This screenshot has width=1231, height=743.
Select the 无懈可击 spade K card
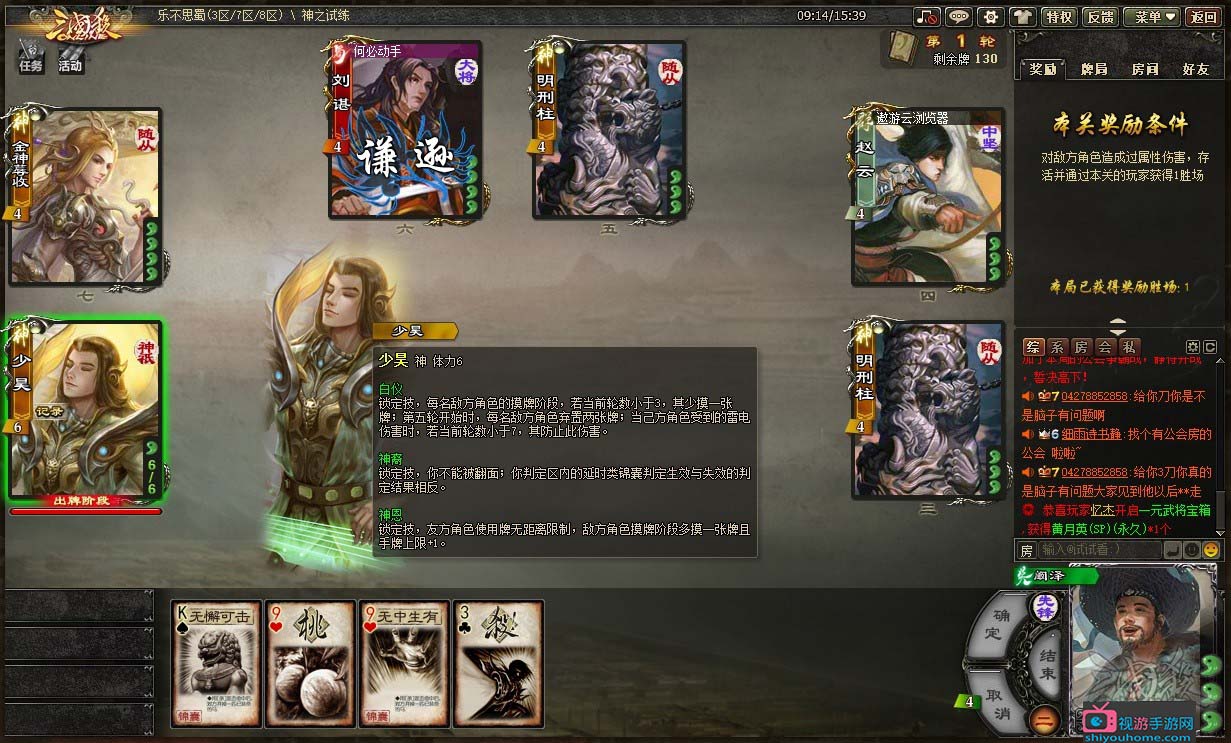pyautogui.click(x=216, y=663)
